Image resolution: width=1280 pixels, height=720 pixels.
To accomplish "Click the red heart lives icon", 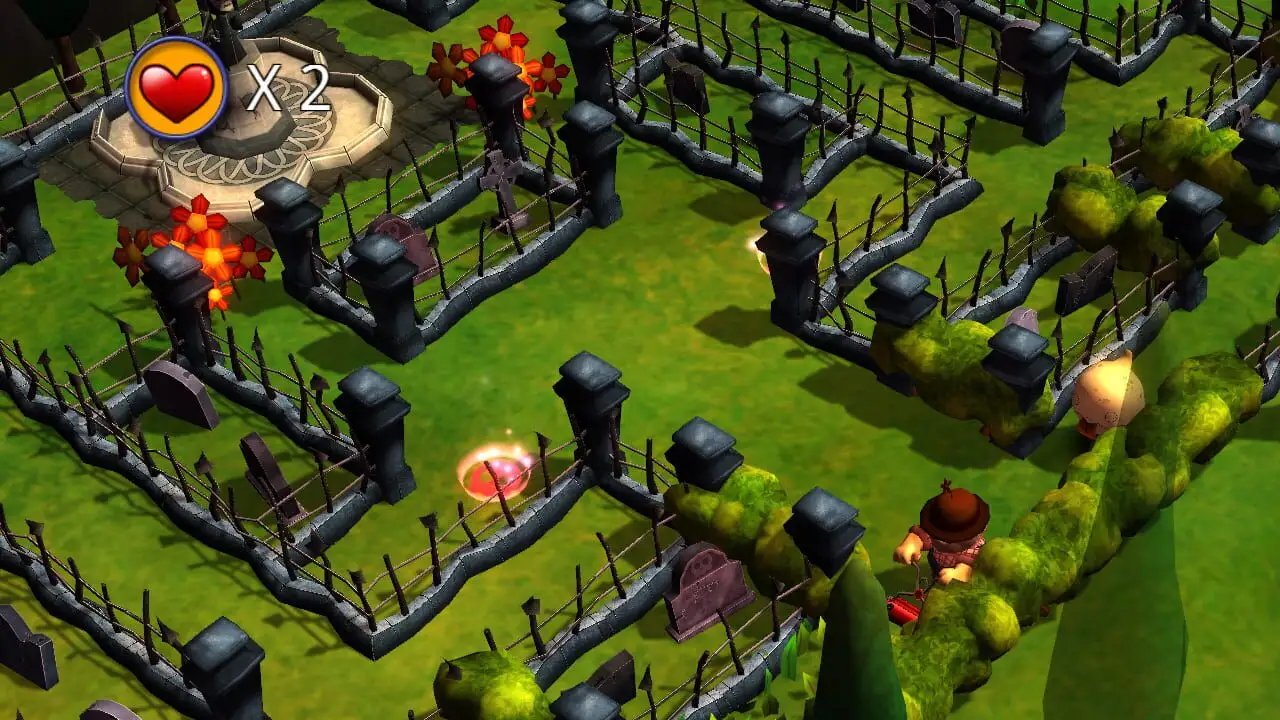I will pos(177,89).
